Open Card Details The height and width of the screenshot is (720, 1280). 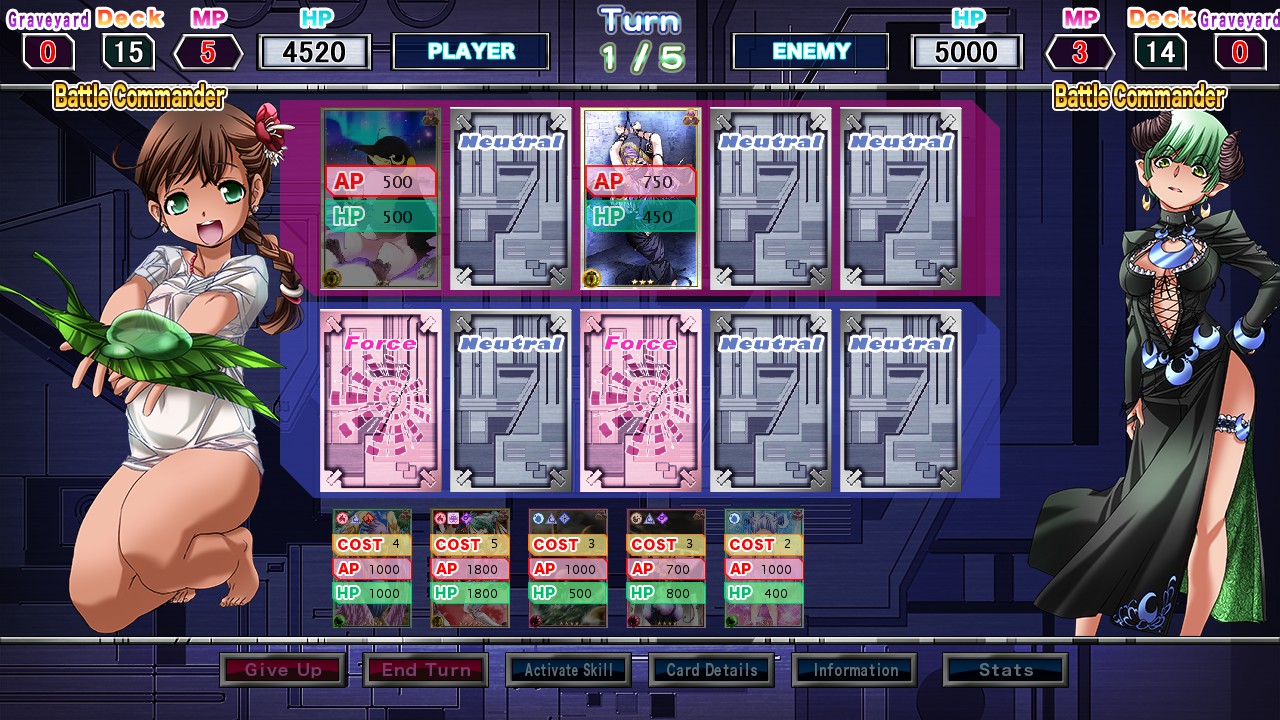pos(711,670)
